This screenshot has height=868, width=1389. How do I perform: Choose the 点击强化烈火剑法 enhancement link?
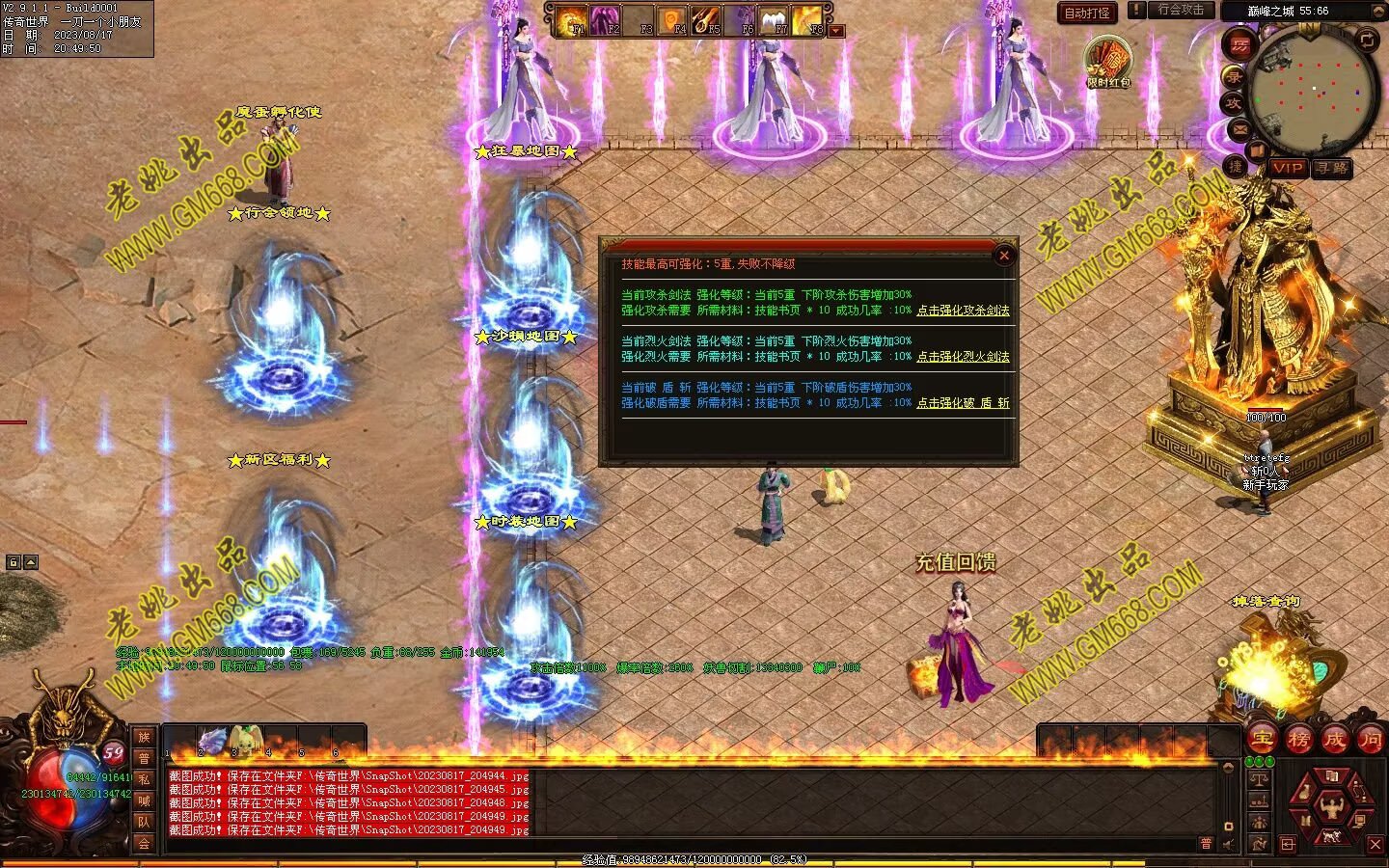(x=963, y=357)
